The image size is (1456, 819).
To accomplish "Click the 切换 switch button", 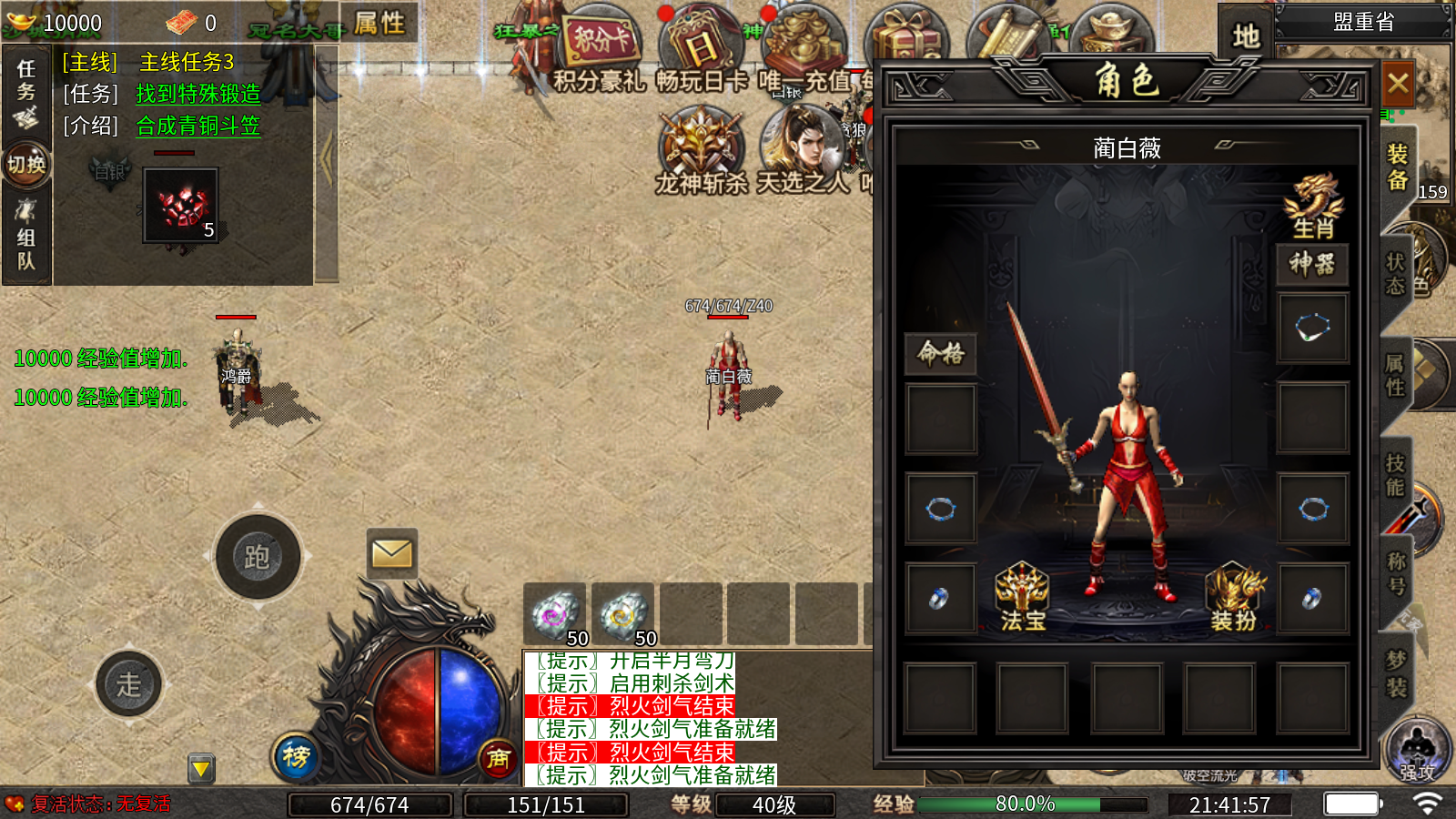I will pos(26,165).
